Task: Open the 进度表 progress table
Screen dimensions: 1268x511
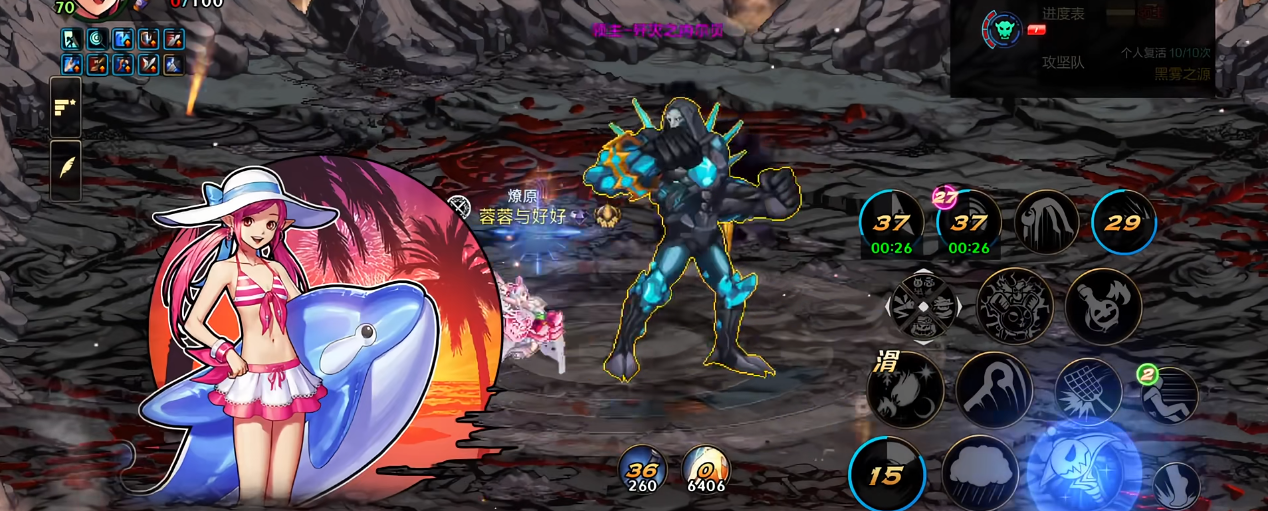Action: point(1063,14)
